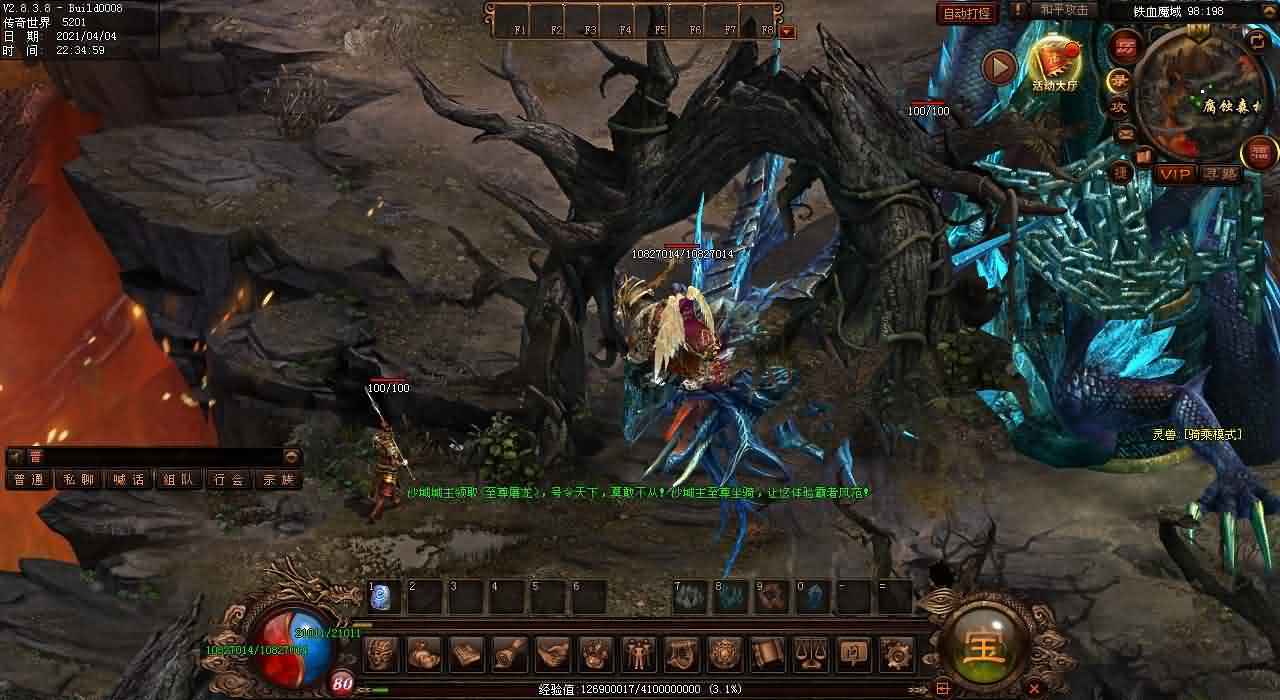
Task: Open the 活动大厅 event hall
Action: (1055, 62)
